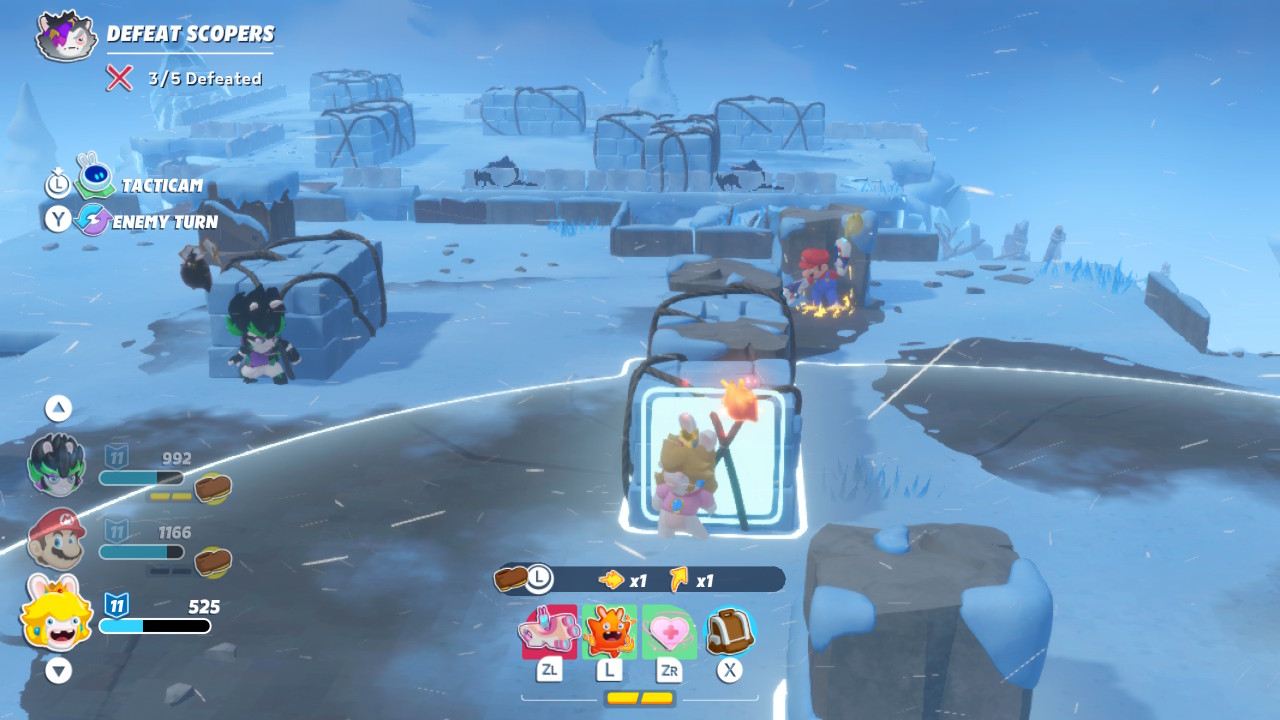
Task: Open the brown backpack item menu
Action: click(x=729, y=632)
